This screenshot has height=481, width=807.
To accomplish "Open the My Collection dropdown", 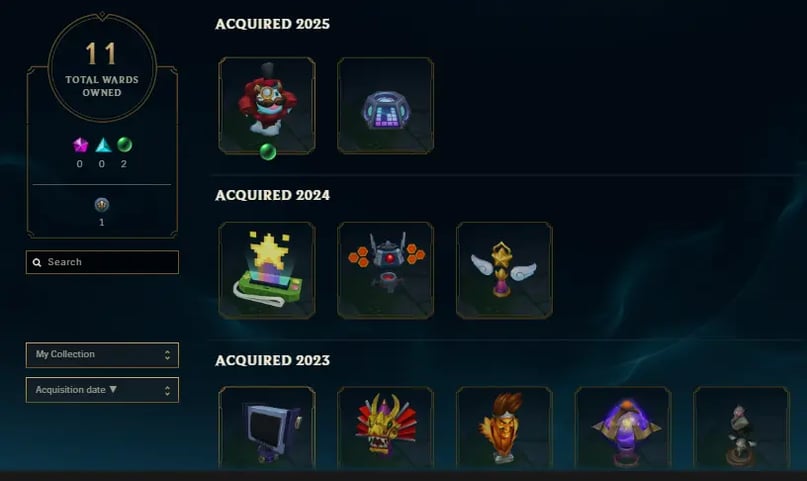I will click(102, 355).
